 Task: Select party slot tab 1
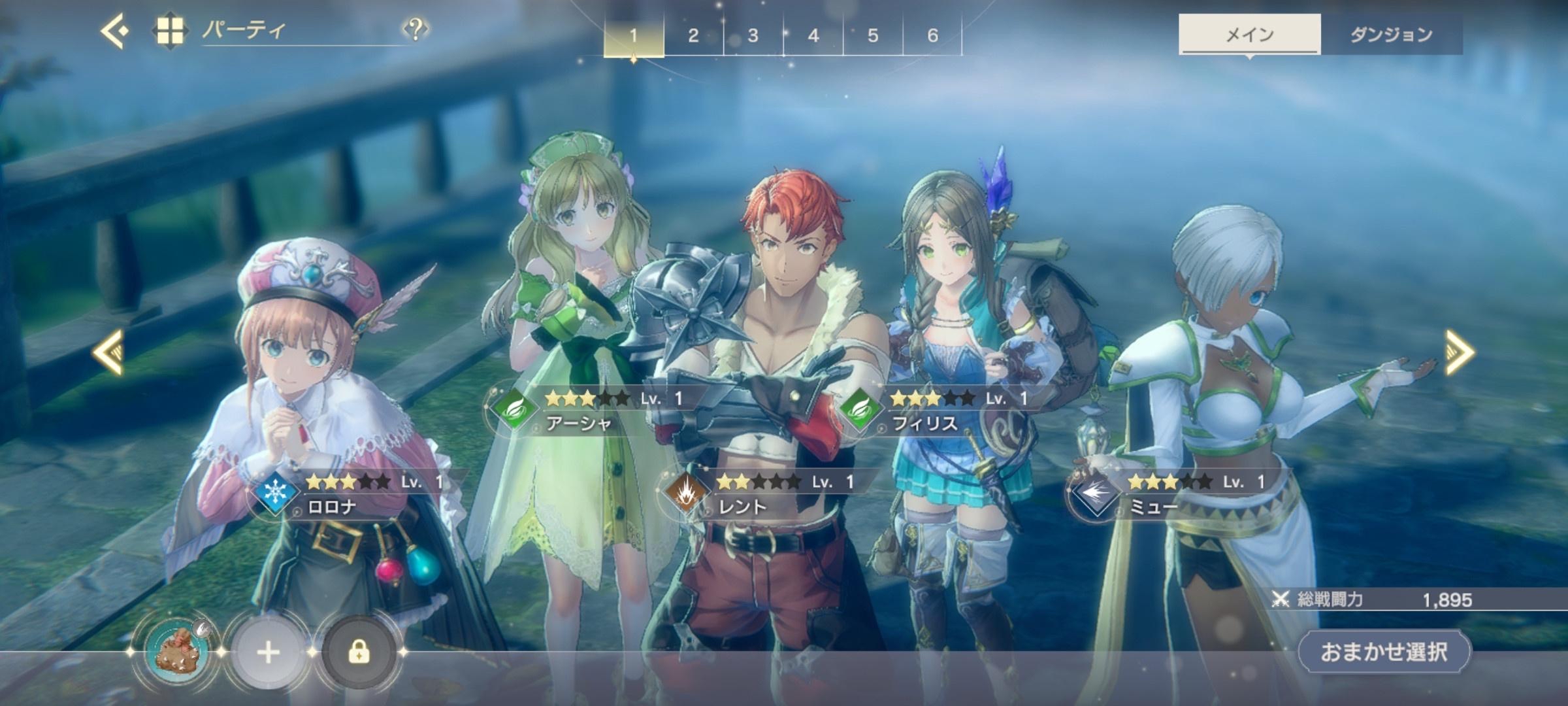point(633,35)
